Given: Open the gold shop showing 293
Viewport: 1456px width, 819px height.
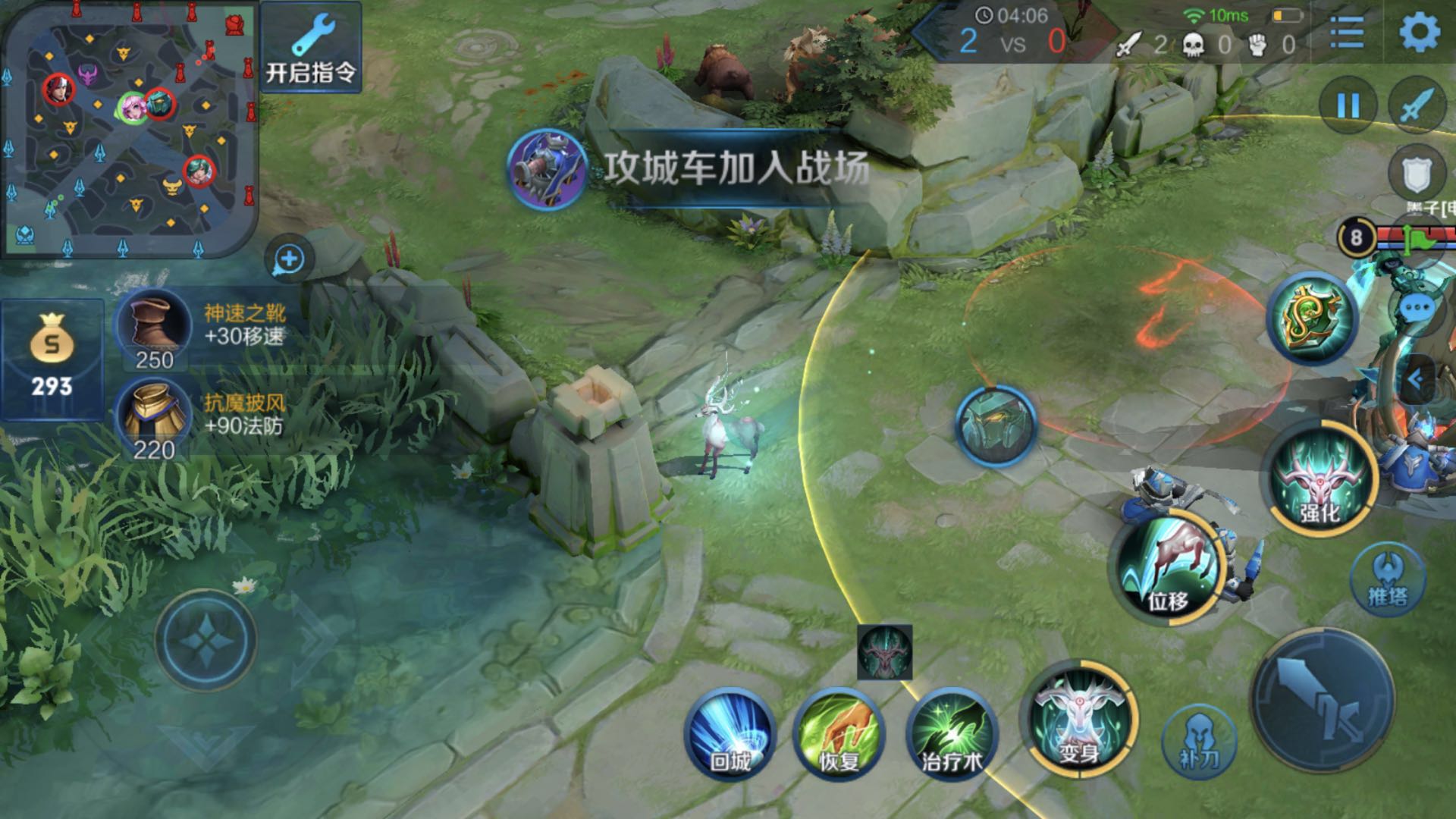Looking at the screenshot, I should tap(52, 359).
